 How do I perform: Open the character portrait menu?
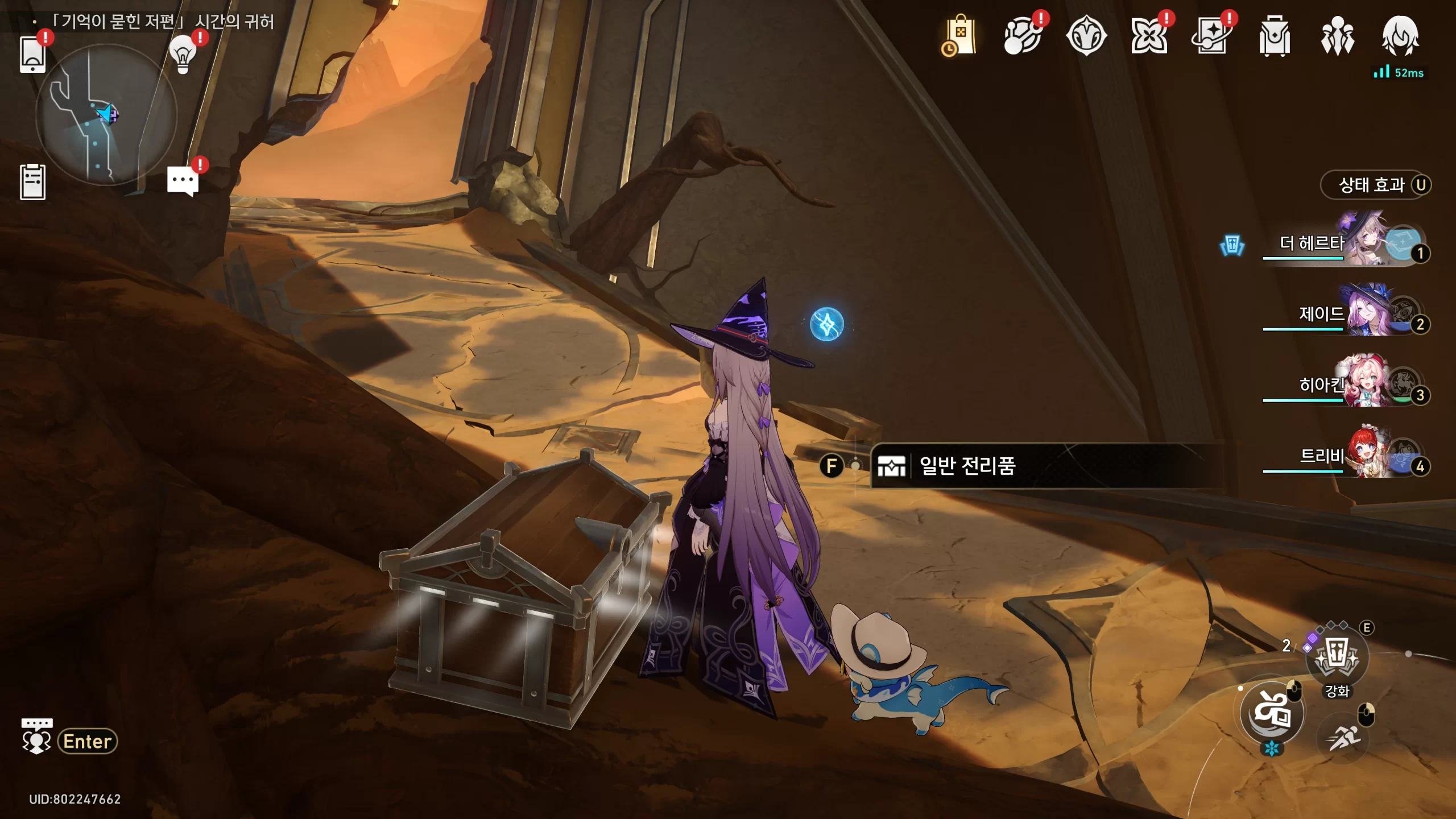coord(1400,36)
